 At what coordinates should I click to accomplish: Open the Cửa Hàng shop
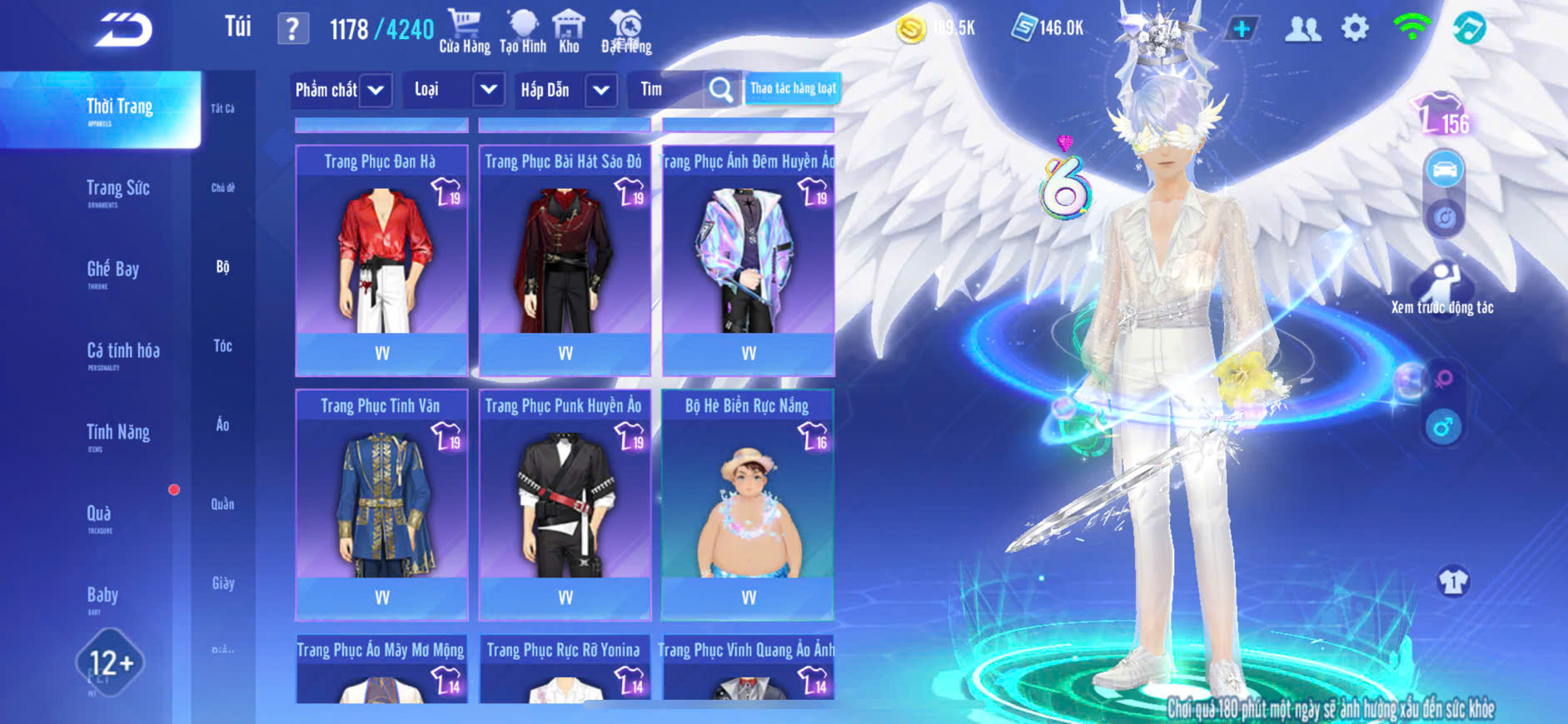tap(465, 32)
